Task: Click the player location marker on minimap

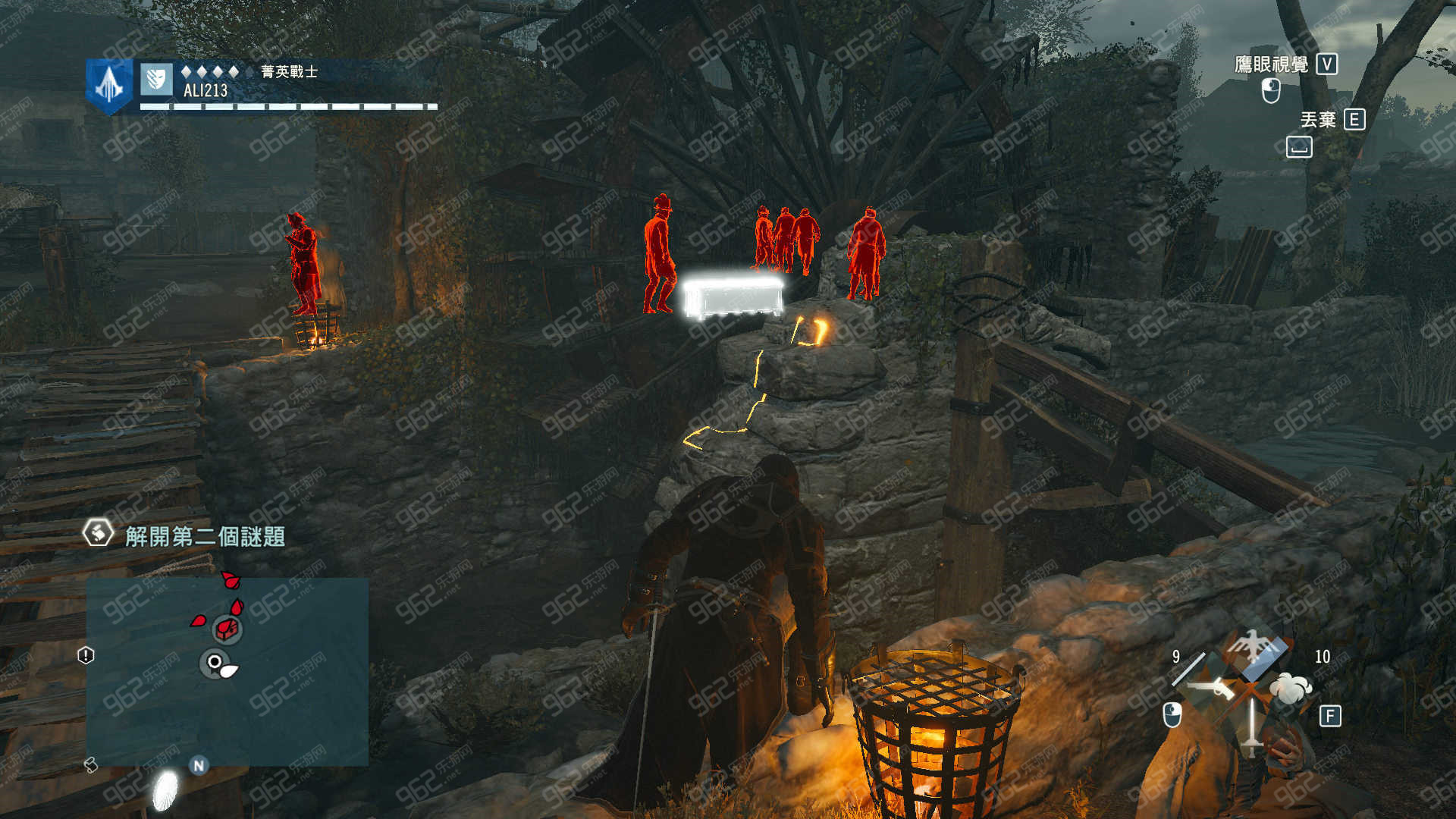Action: coord(215,664)
